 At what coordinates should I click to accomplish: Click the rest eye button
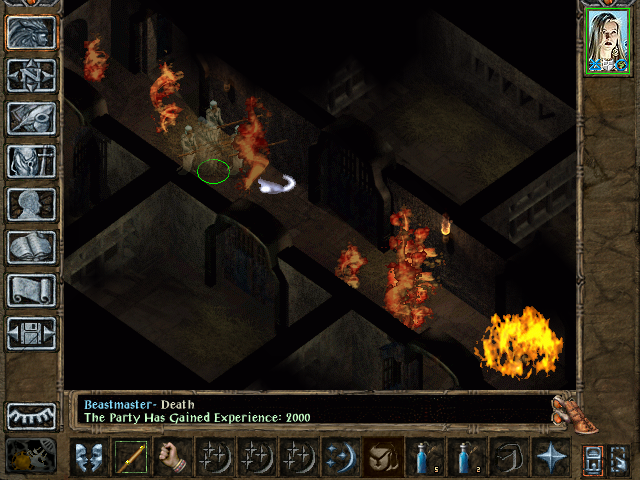(31, 416)
